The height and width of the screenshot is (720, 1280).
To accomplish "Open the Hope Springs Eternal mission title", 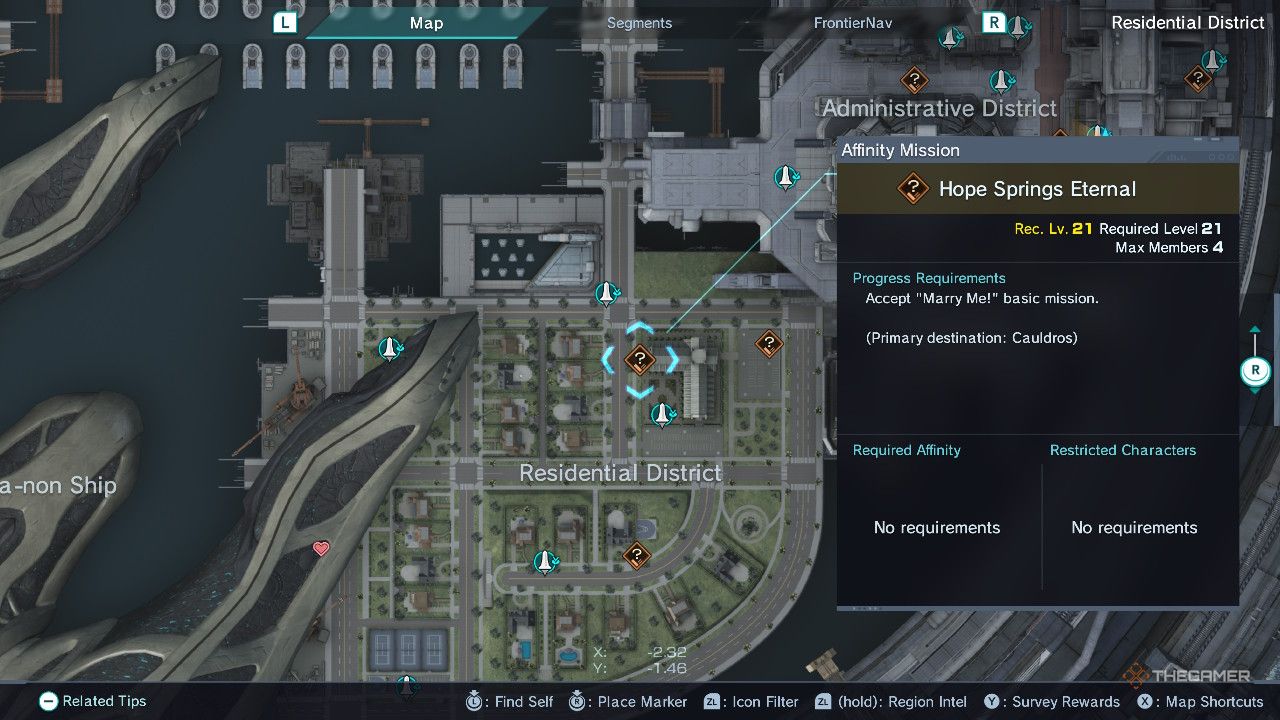I will [x=1036, y=189].
